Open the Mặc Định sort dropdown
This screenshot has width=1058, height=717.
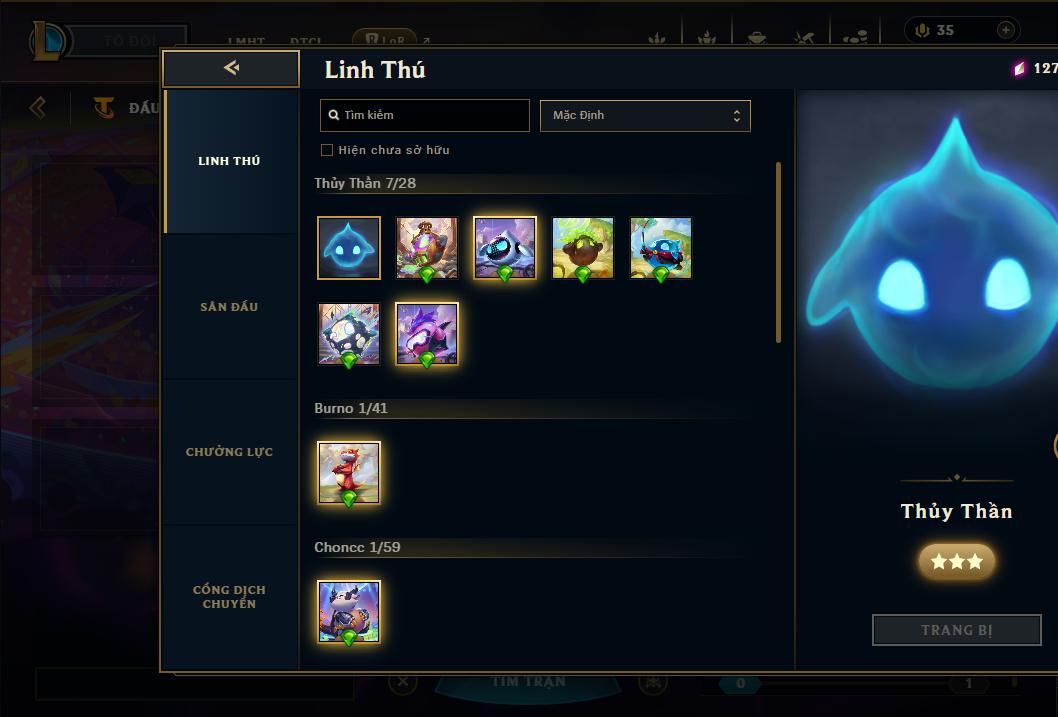click(x=645, y=115)
